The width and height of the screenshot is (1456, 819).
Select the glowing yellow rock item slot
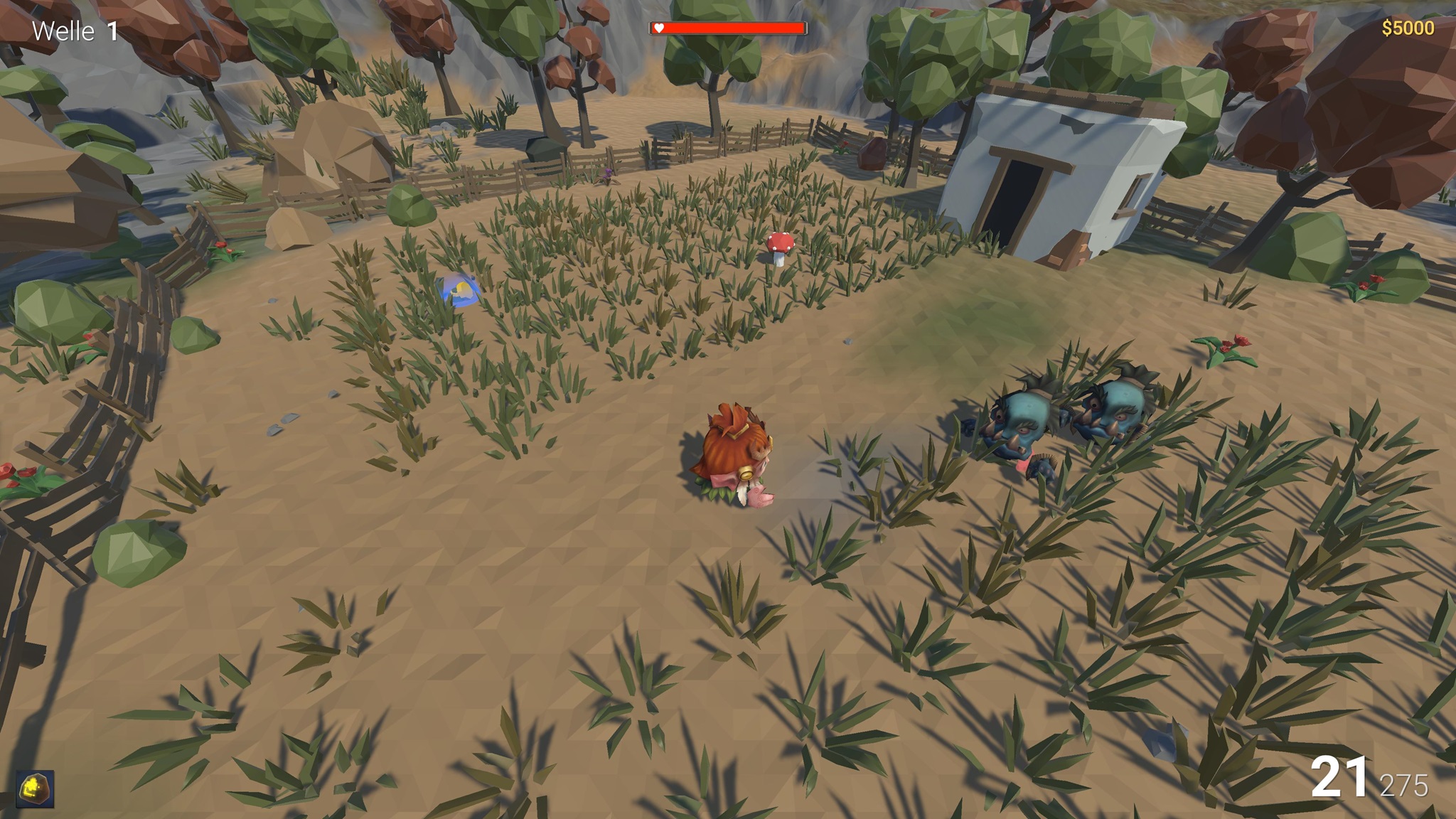point(35,789)
